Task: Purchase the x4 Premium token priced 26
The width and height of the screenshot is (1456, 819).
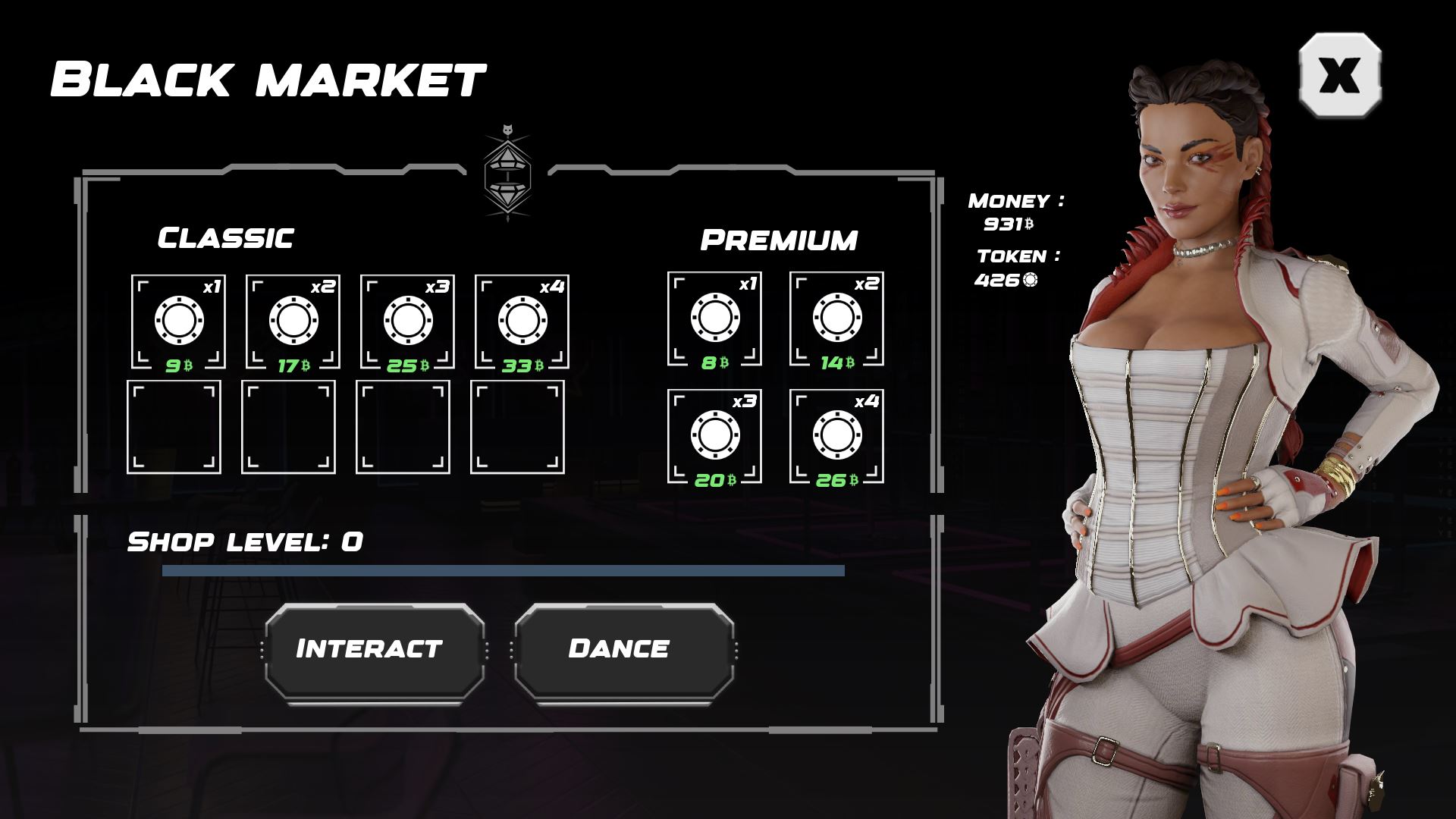Action: click(839, 435)
